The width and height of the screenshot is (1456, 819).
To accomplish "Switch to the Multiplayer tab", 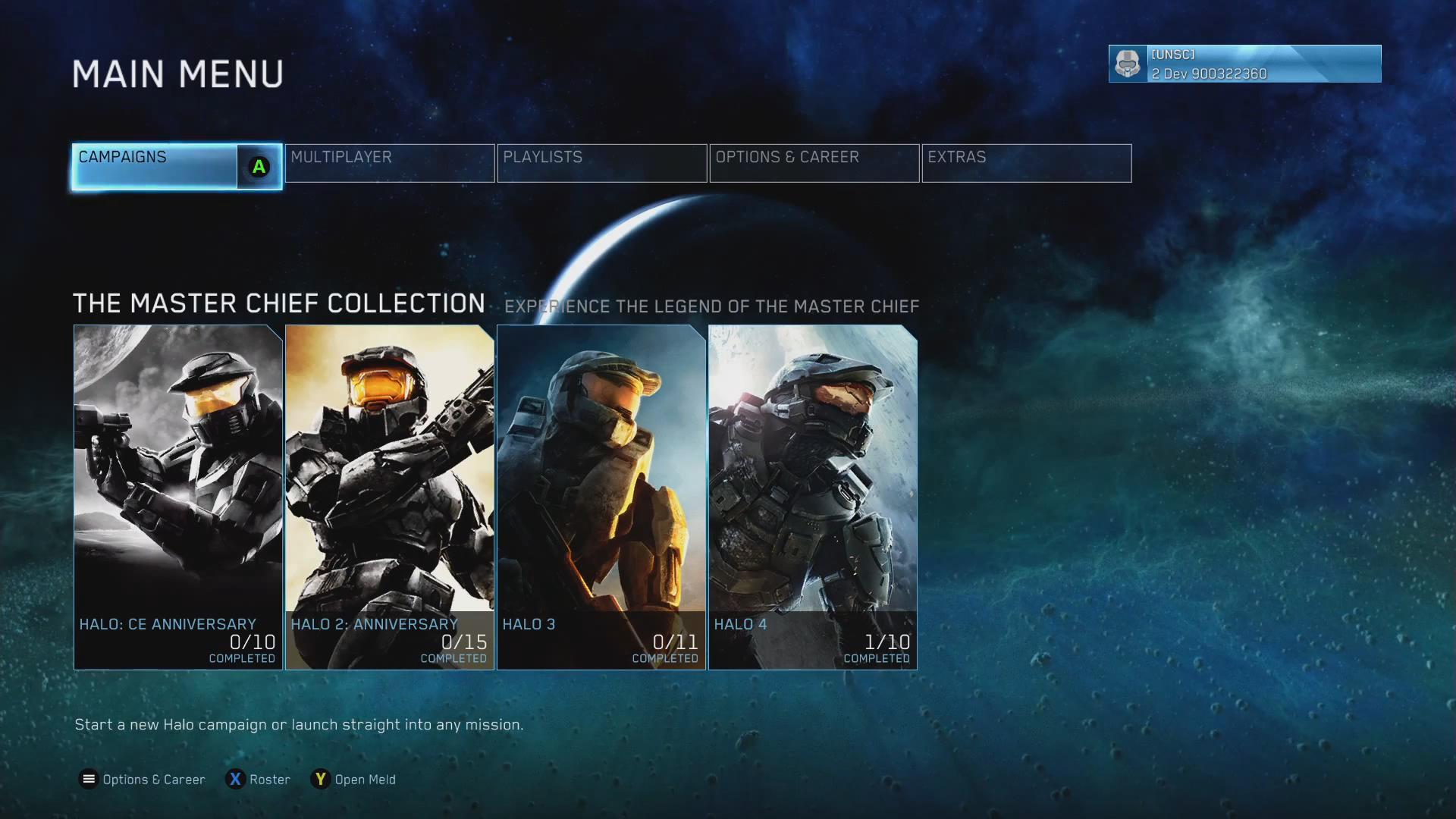I will (x=390, y=163).
